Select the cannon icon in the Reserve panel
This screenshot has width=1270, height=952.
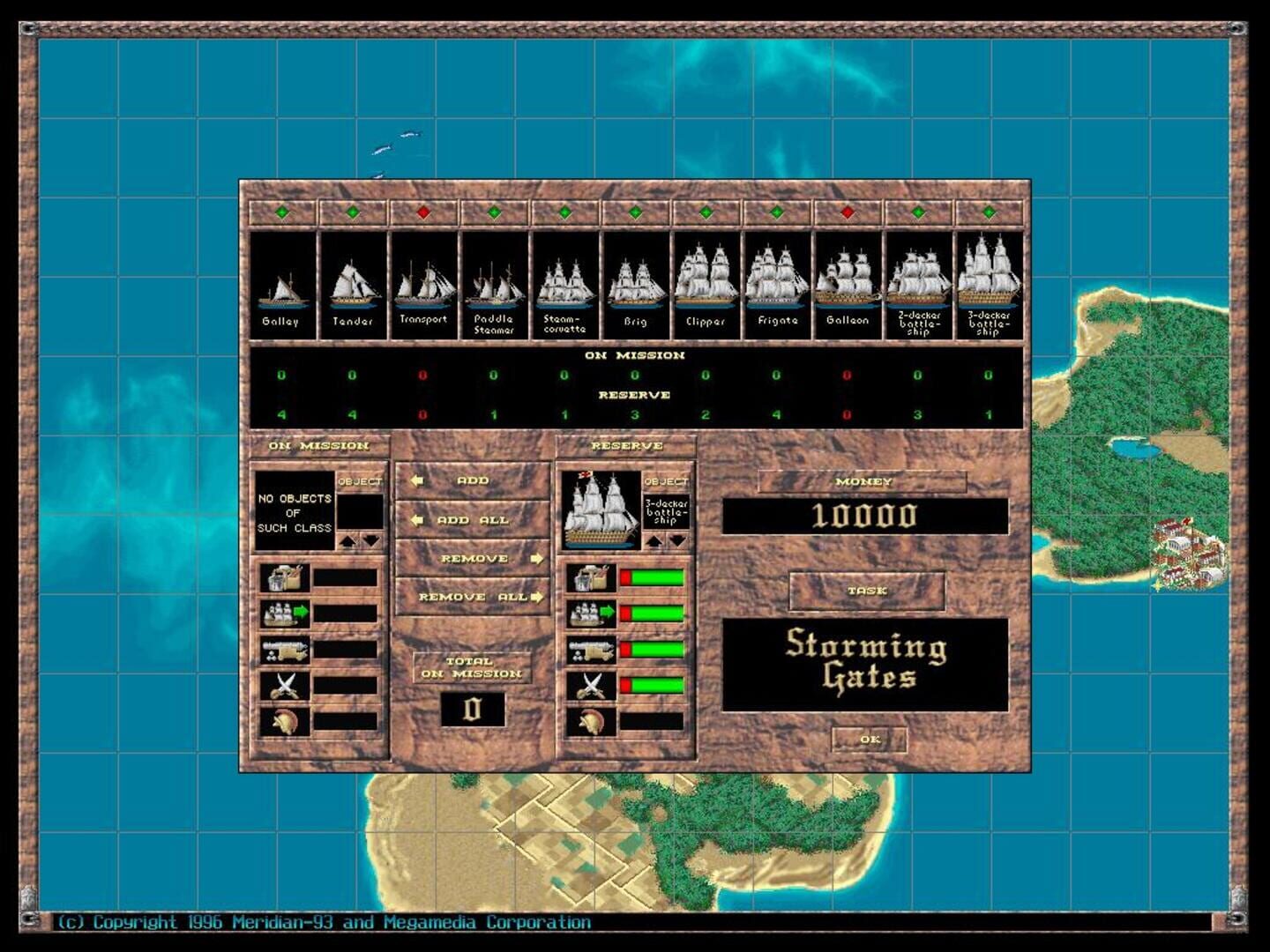(592, 651)
